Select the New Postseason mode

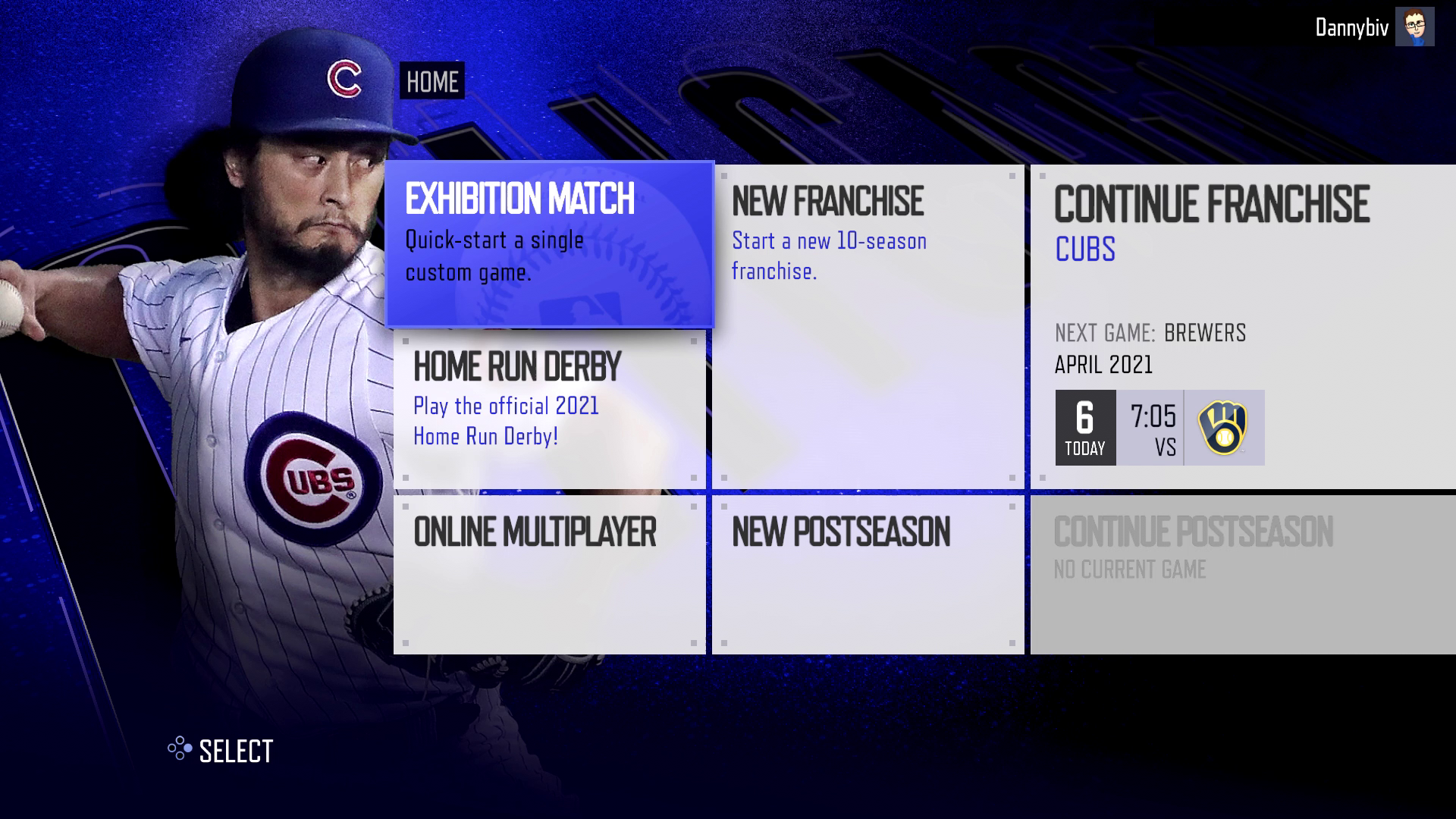click(868, 573)
